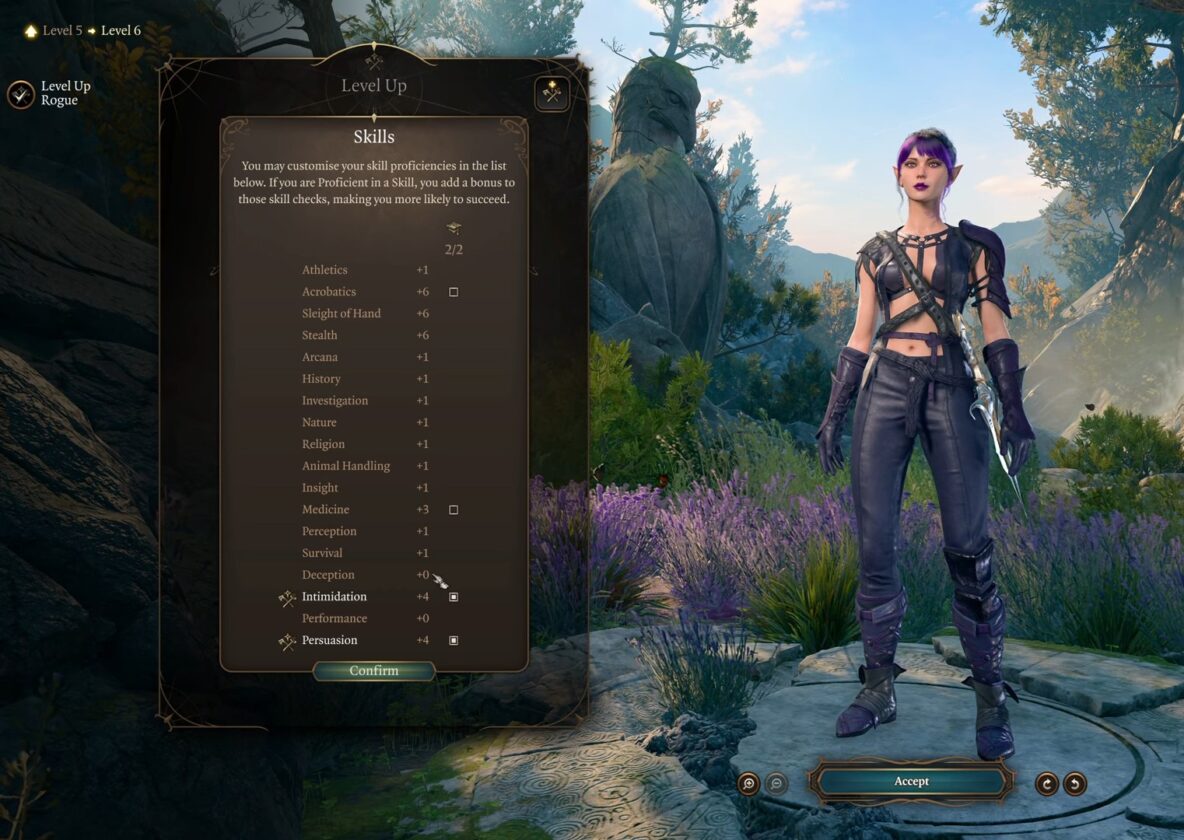Confirm the skill proficiency selection
The height and width of the screenshot is (840, 1184).
tap(374, 671)
